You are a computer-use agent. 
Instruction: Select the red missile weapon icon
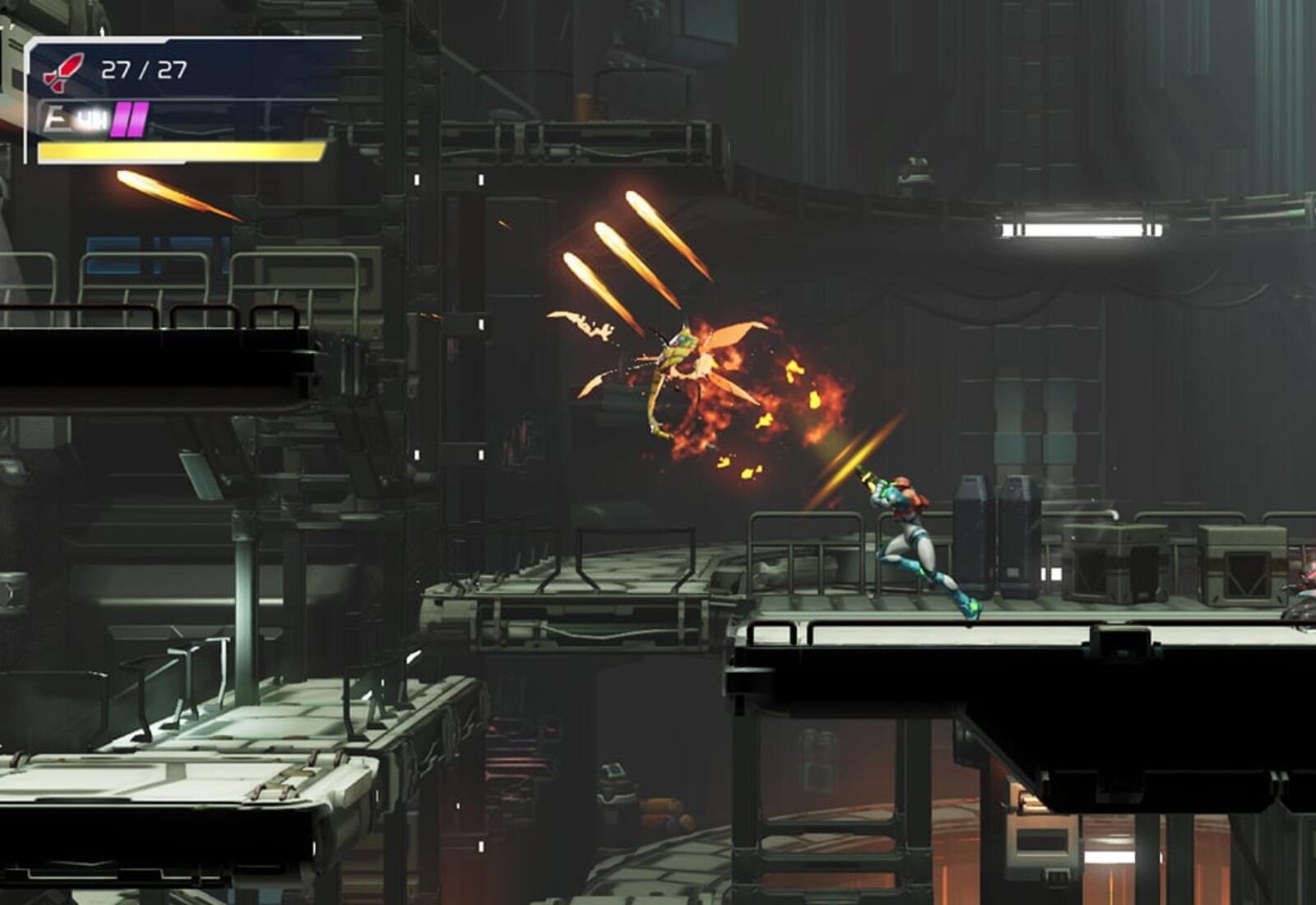click(63, 72)
